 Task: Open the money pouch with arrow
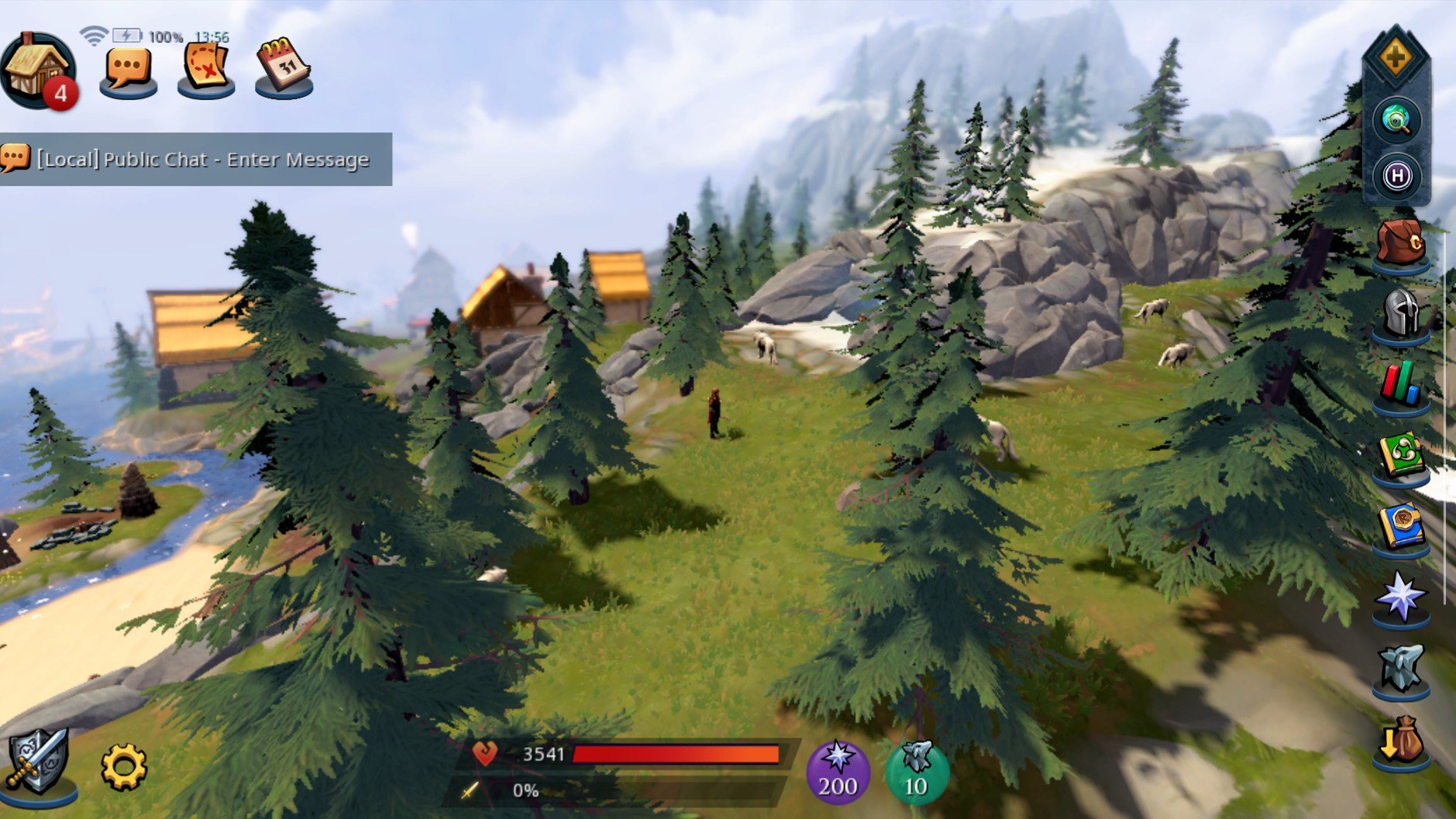point(1400,742)
